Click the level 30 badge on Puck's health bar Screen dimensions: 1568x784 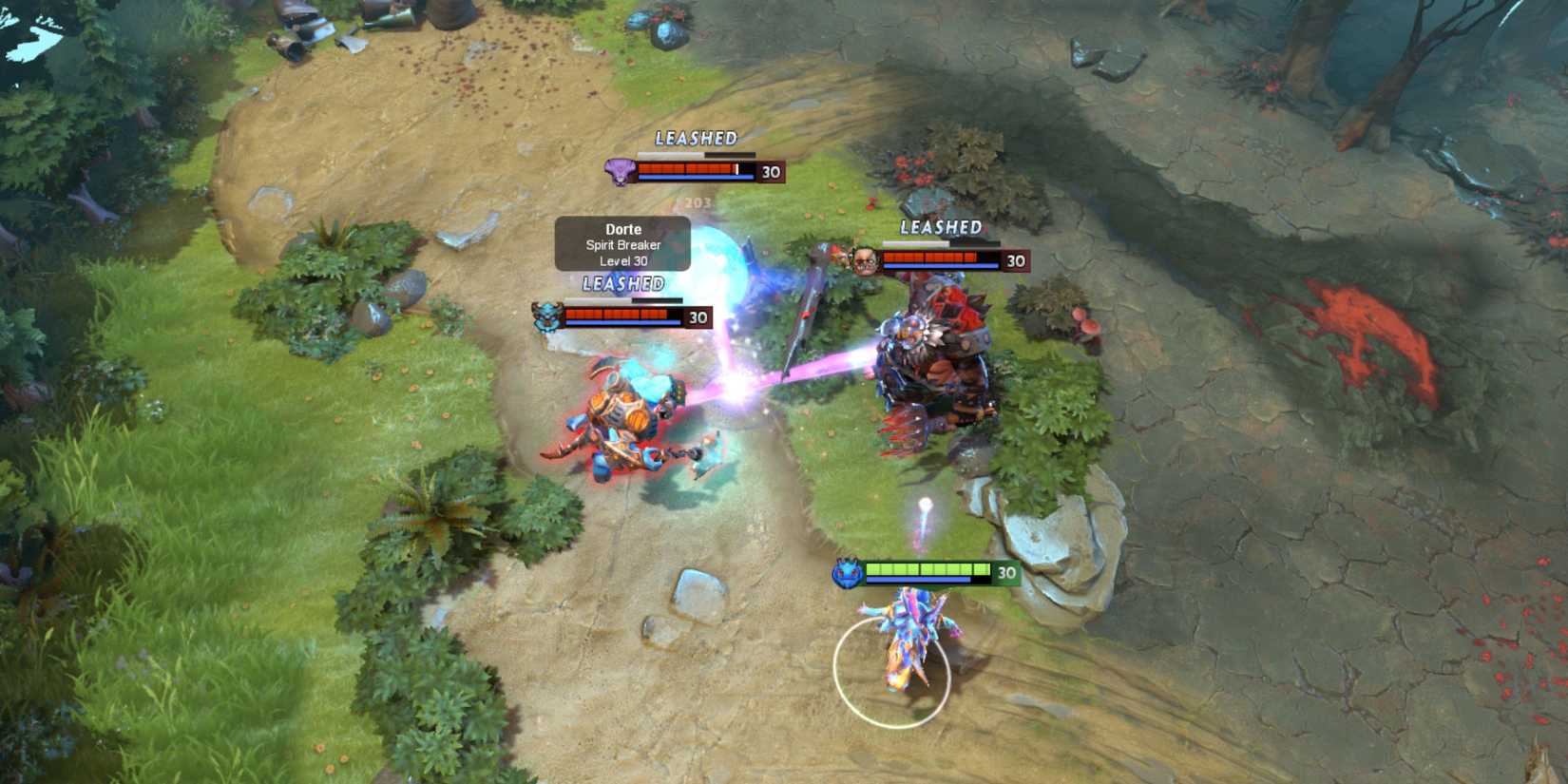(x=1005, y=571)
